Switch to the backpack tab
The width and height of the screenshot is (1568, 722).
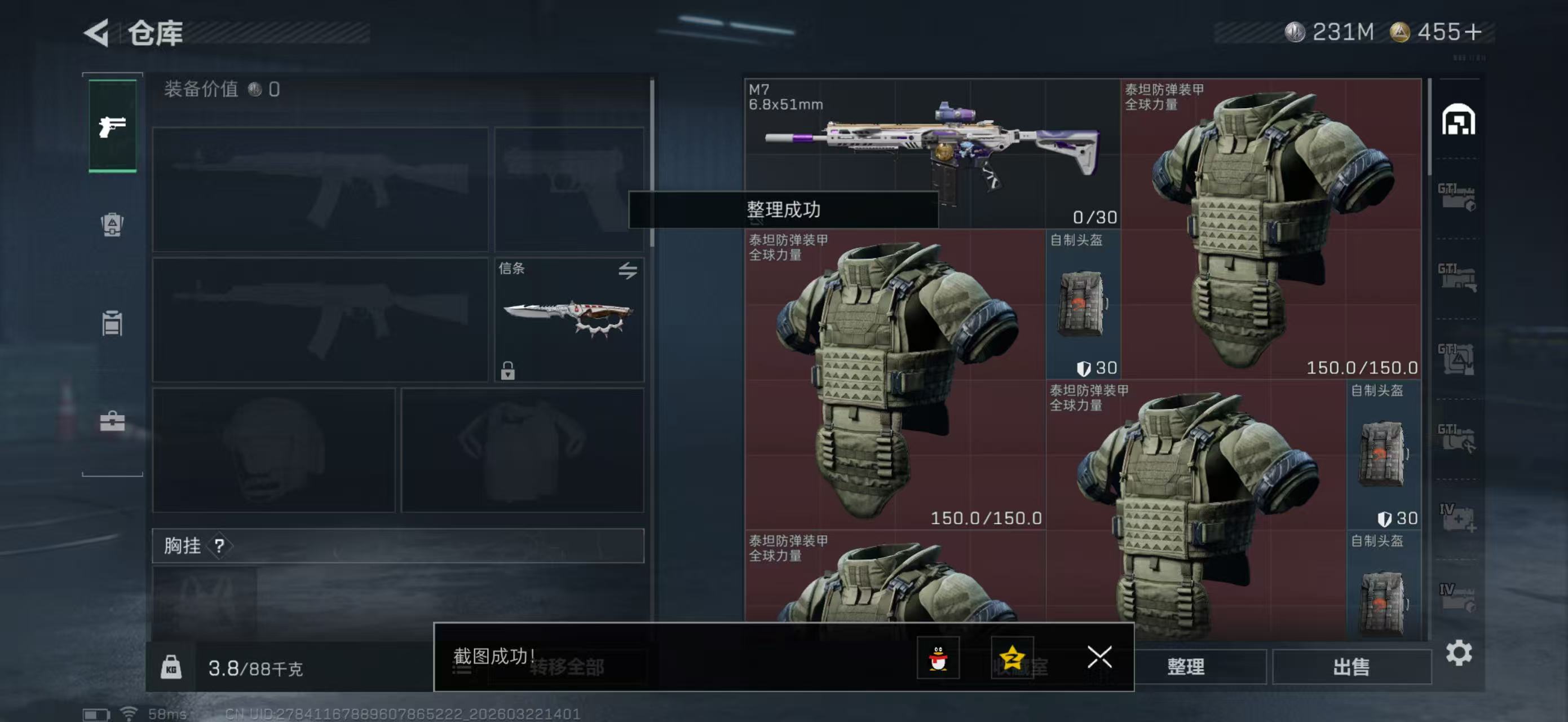click(113, 224)
